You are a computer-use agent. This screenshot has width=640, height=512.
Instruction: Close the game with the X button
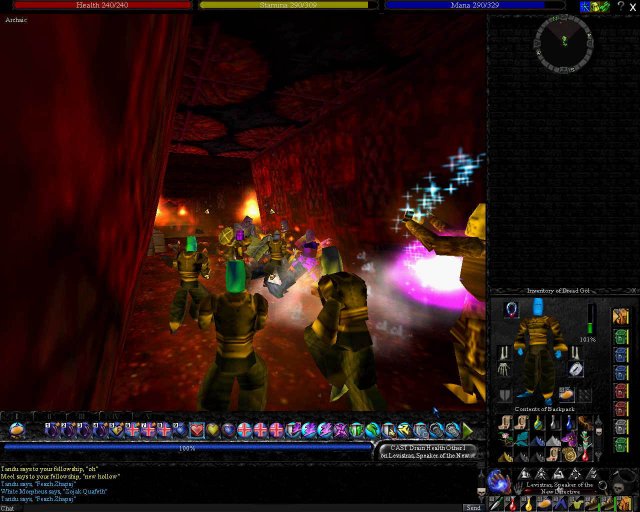click(x=633, y=6)
